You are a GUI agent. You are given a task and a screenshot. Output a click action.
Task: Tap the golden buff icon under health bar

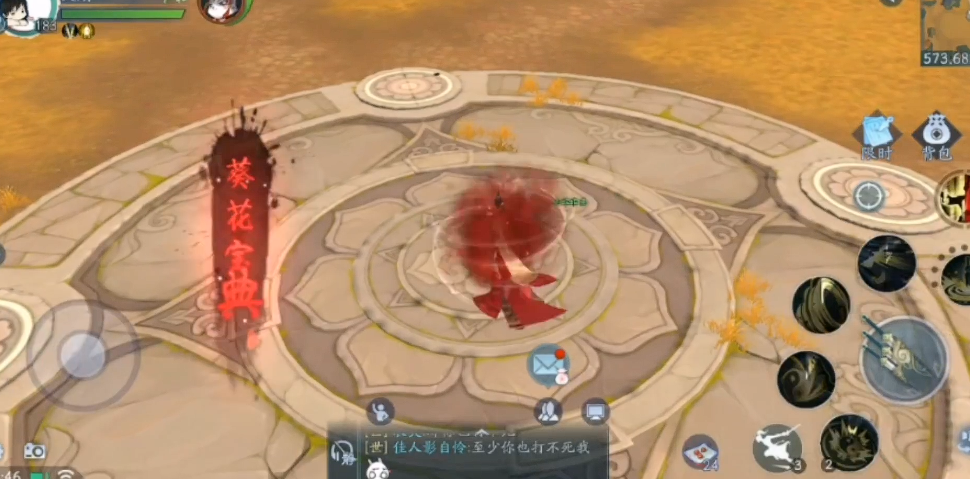tap(87, 31)
